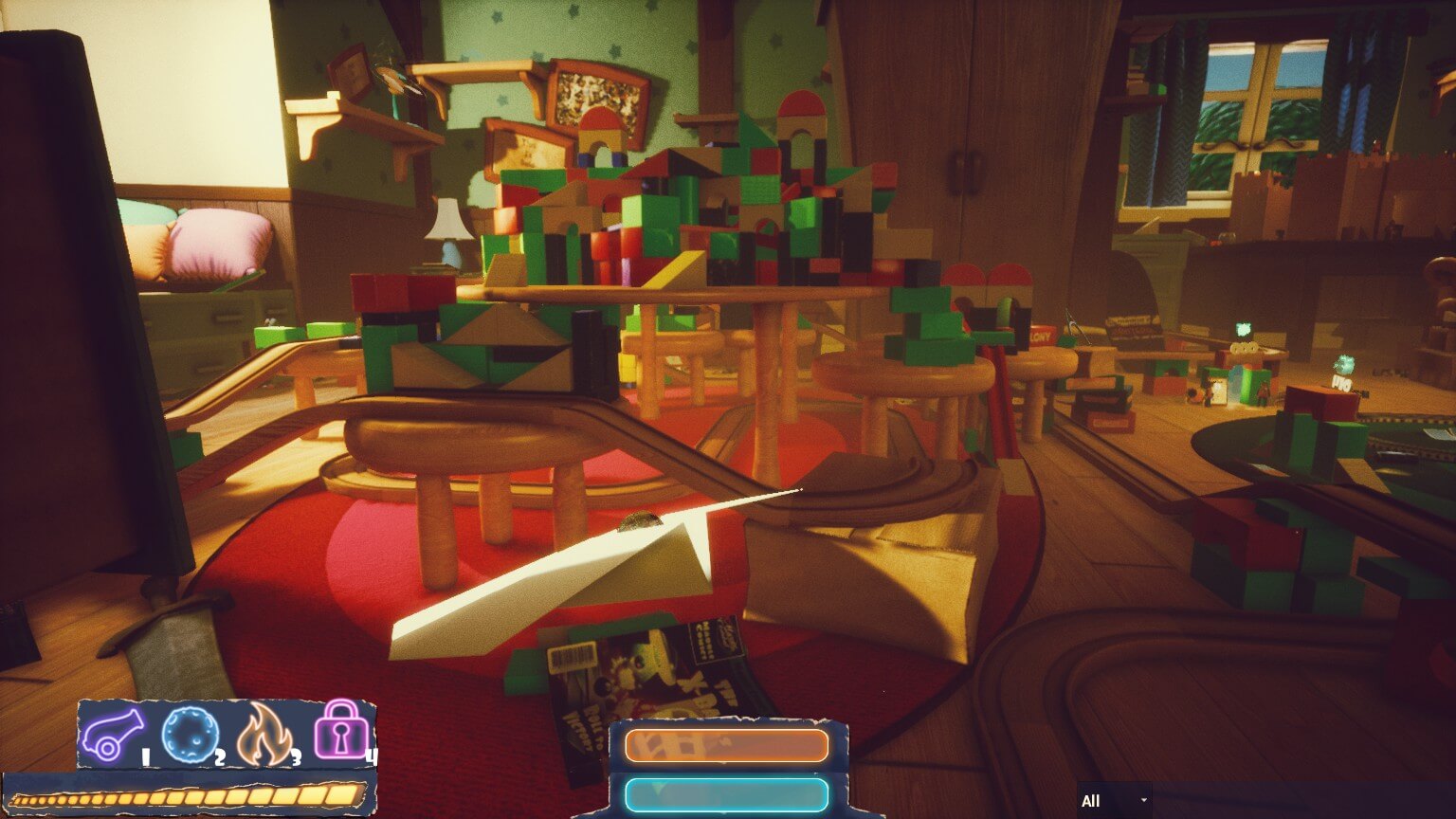Select the All label in the filter box
The width and height of the screenshot is (1456, 819).
tap(1092, 801)
